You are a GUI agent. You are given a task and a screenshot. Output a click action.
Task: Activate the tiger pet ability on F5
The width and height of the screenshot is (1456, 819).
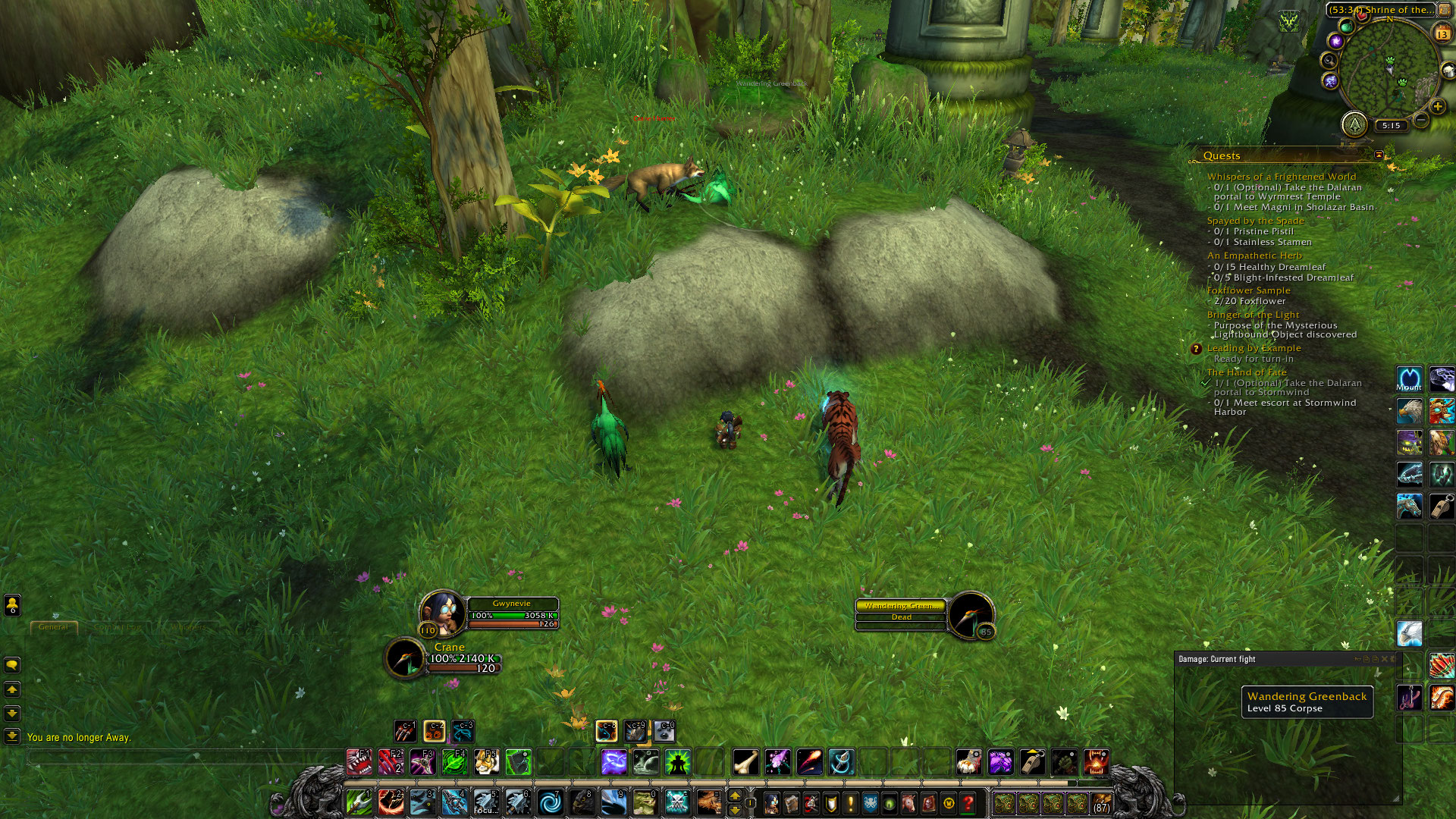point(486,761)
